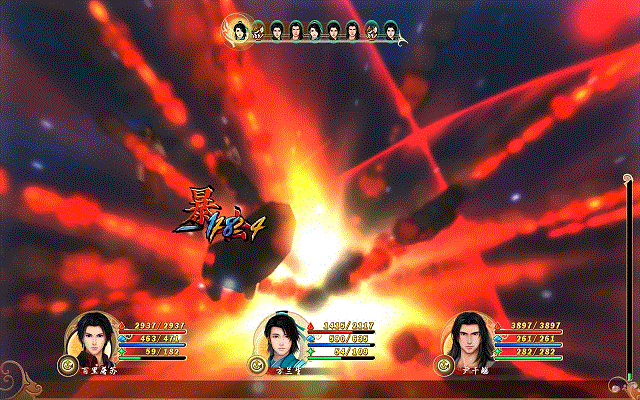Choose Fang Lansheng's blue-robed portrait
Viewport: 640px width, 400px height.
tap(281, 338)
